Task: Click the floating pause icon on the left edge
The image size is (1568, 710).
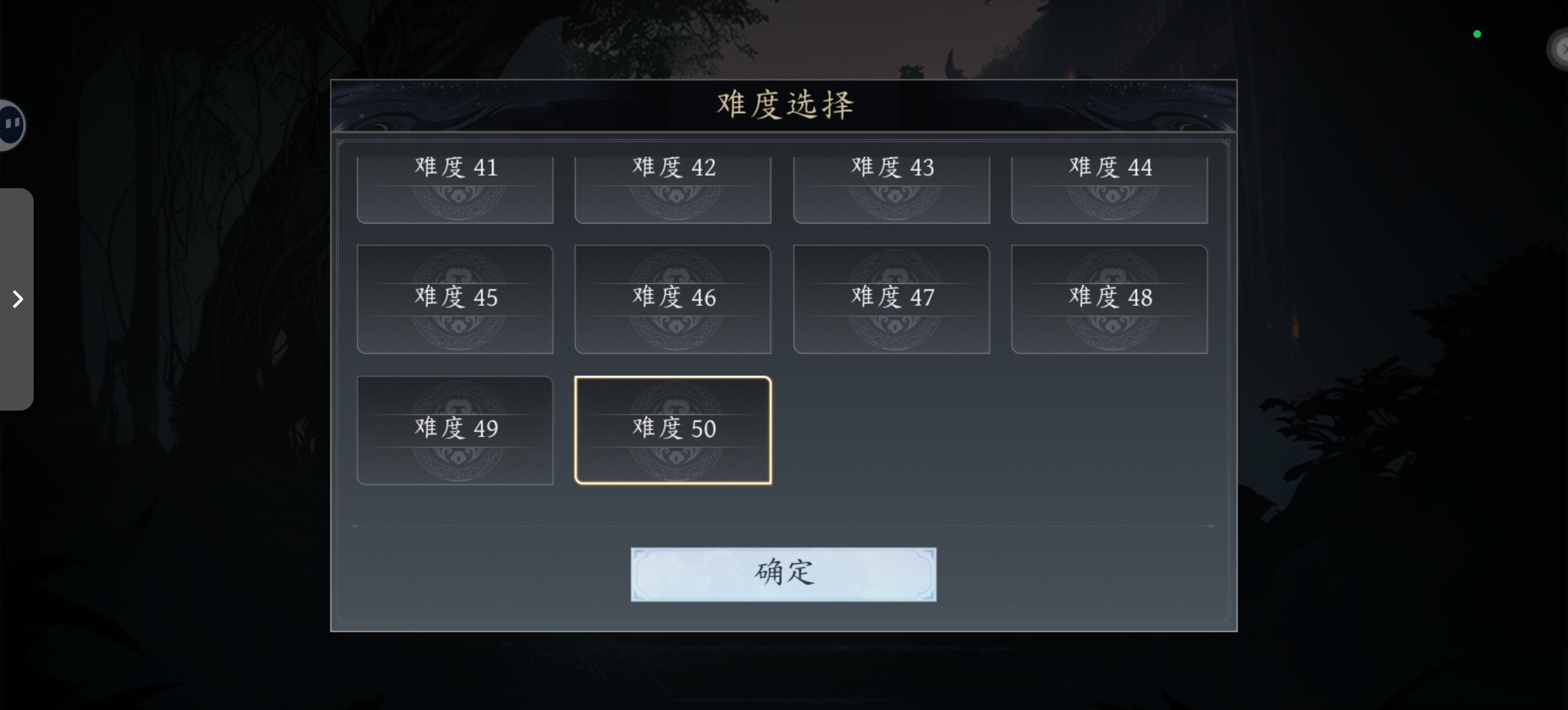Action: click(11, 124)
